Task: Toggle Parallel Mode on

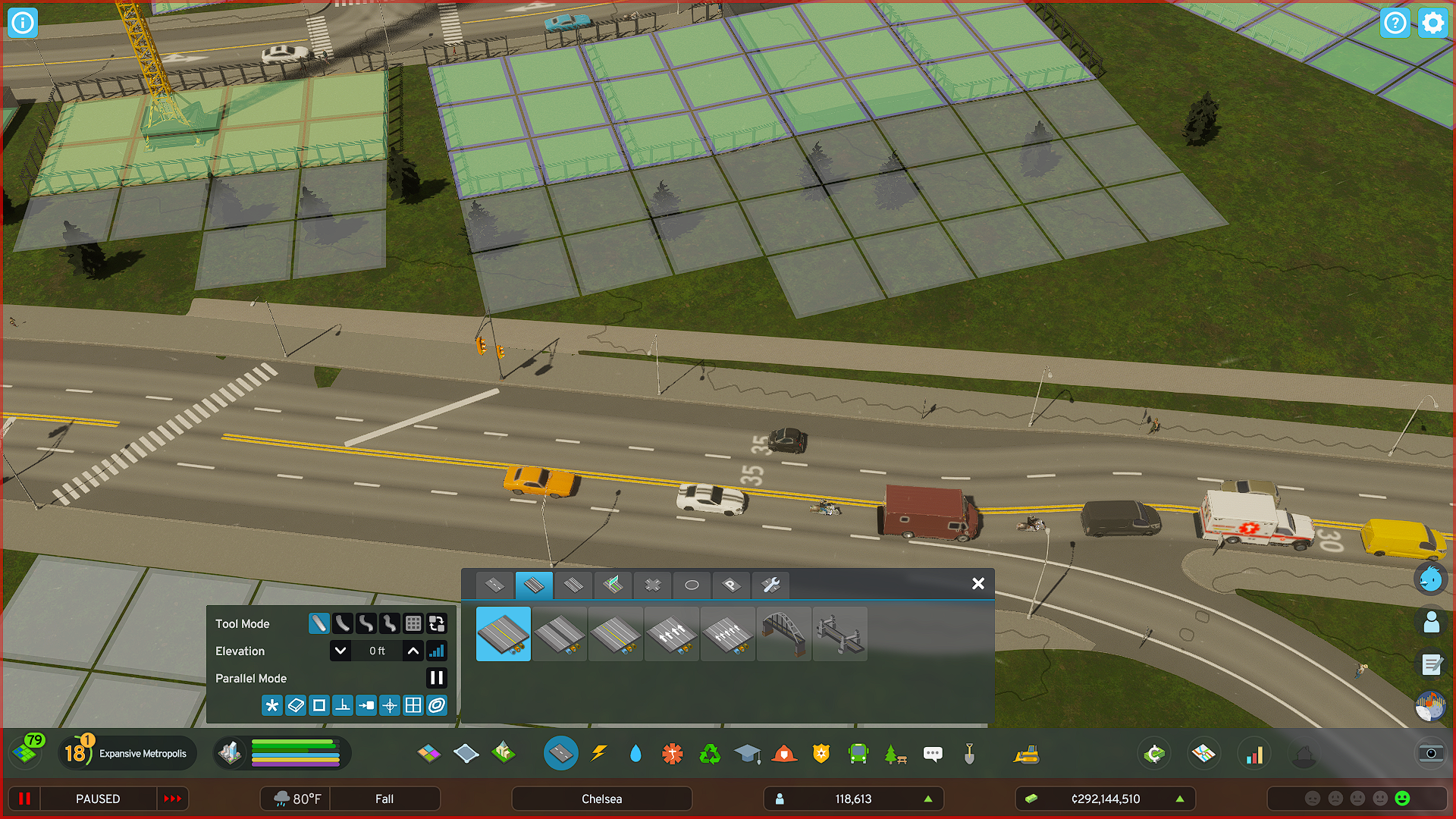Action: tap(437, 678)
